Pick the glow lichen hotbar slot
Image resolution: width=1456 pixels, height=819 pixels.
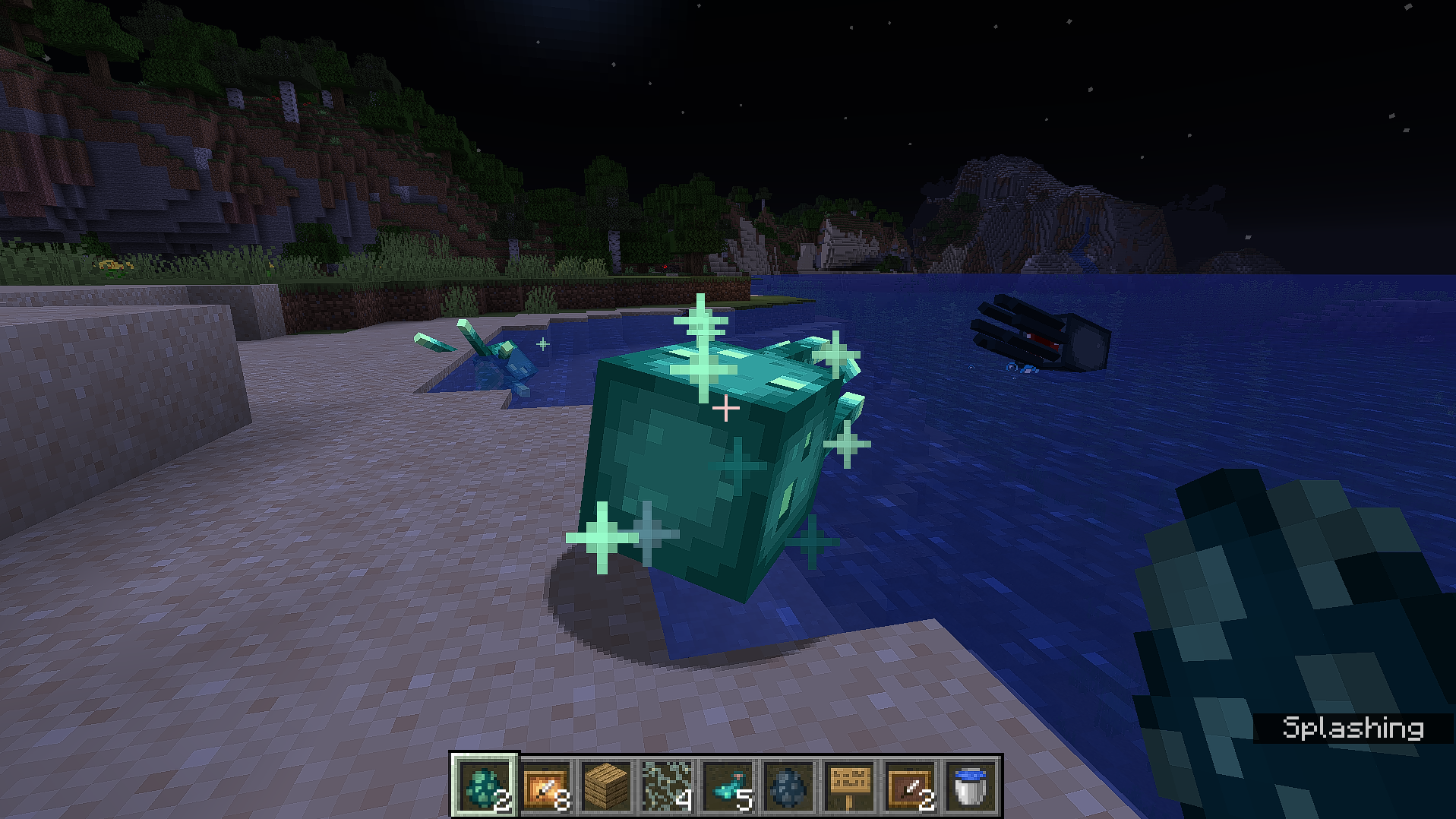pos(667,786)
